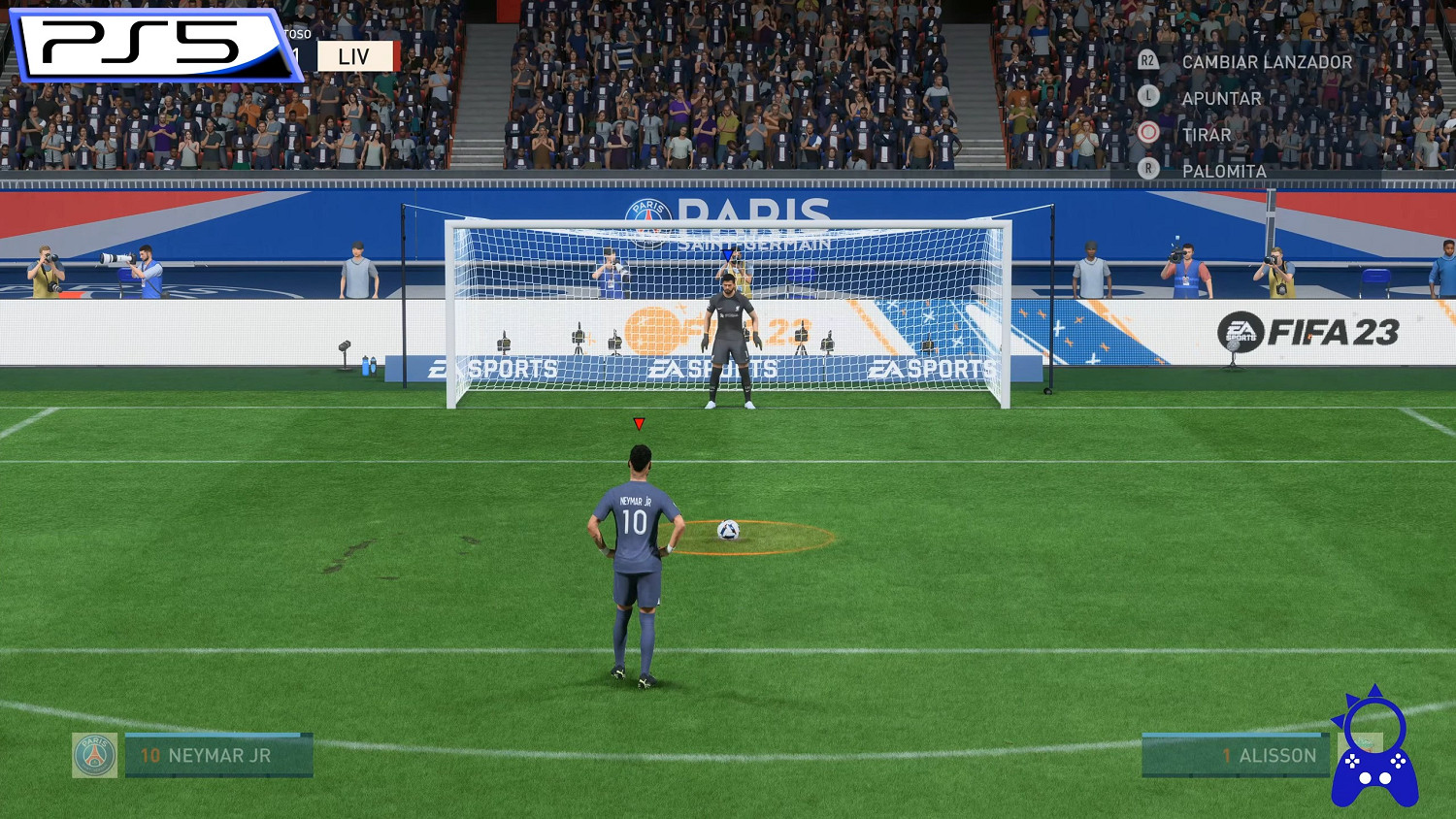The image size is (1456, 819).
Task: Switch to the LIV scoreboard tab
Action: (x=355, y=55)
